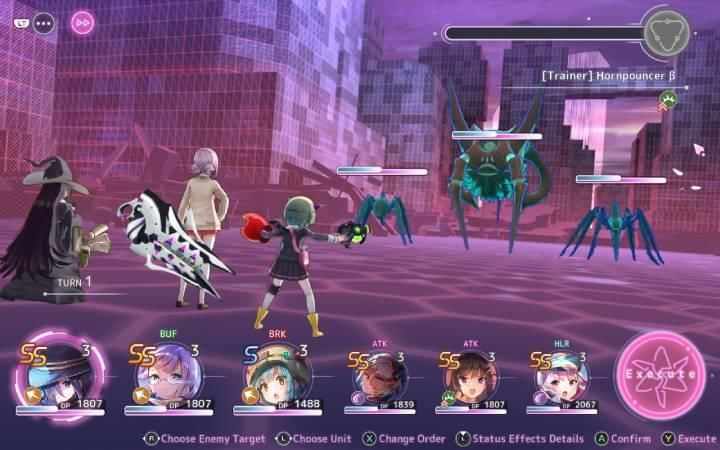Image resolution: width=720 pixels, height=450 pixels.
Task: Click the Hornpouncer debuff status icon
Action: click(667, 99)
